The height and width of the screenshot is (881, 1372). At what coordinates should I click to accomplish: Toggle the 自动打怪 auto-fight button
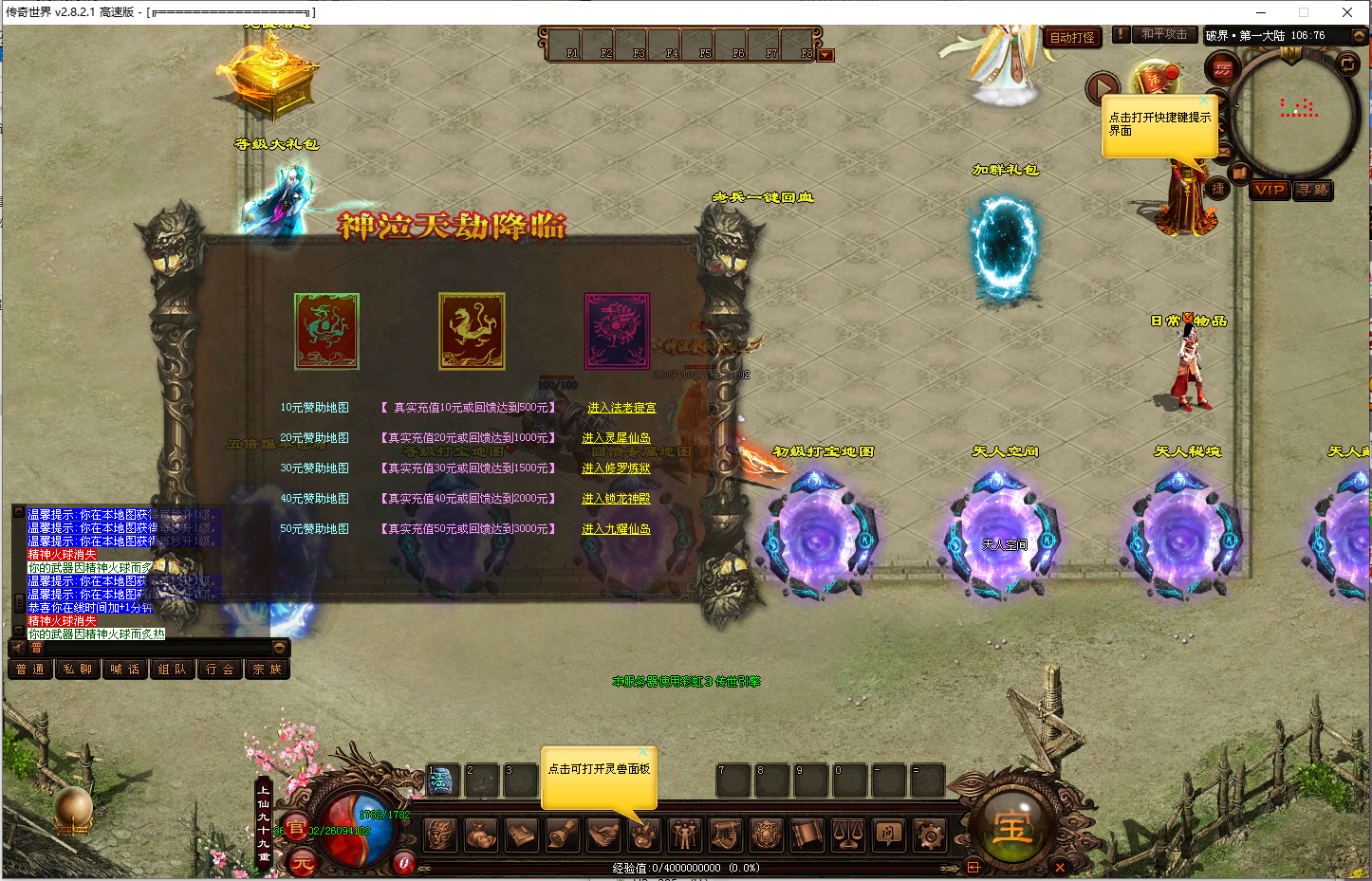(1072, 38)
